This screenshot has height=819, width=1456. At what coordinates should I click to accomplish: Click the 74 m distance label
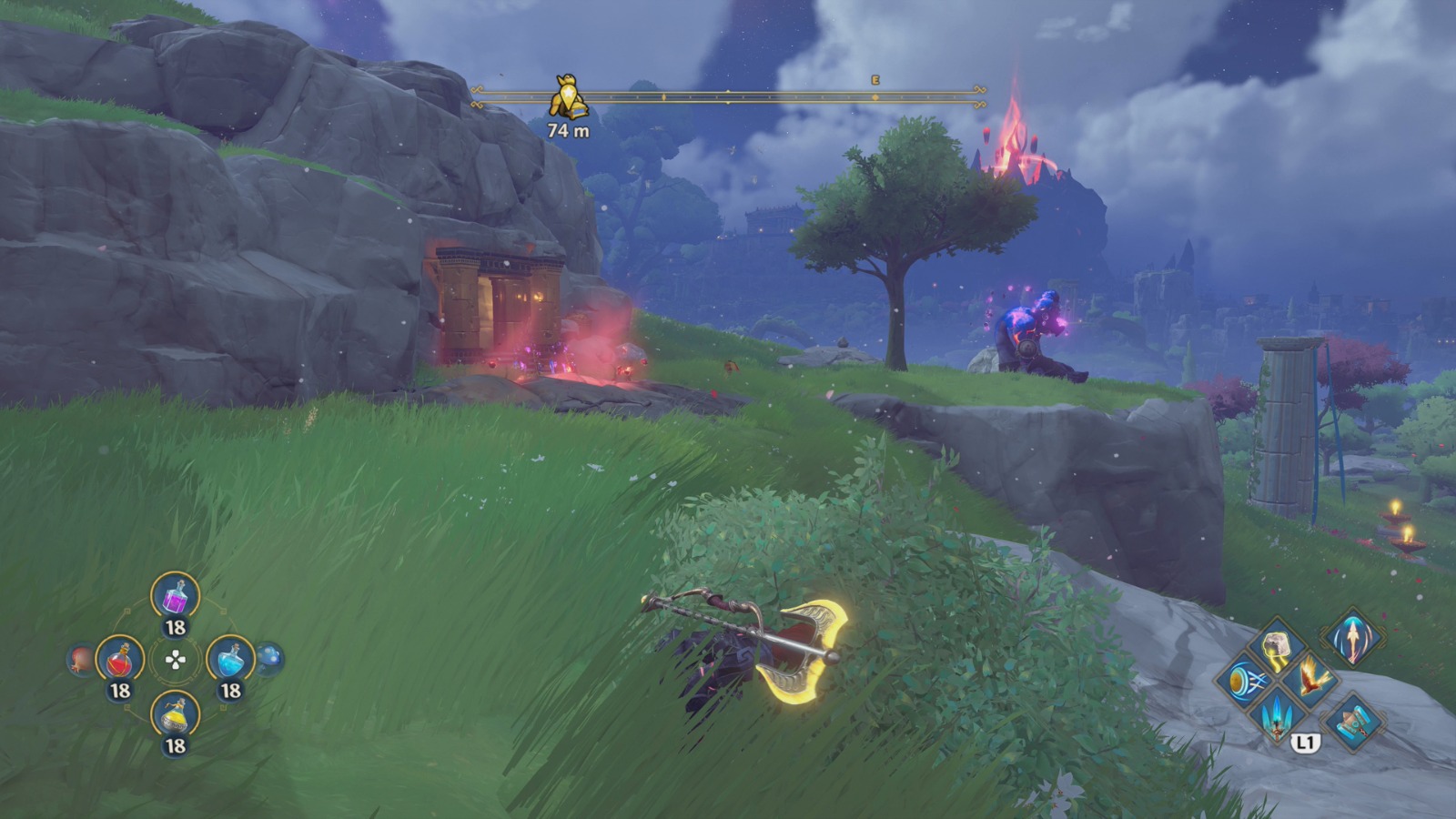pyautogui.click(x=567, y=130)
